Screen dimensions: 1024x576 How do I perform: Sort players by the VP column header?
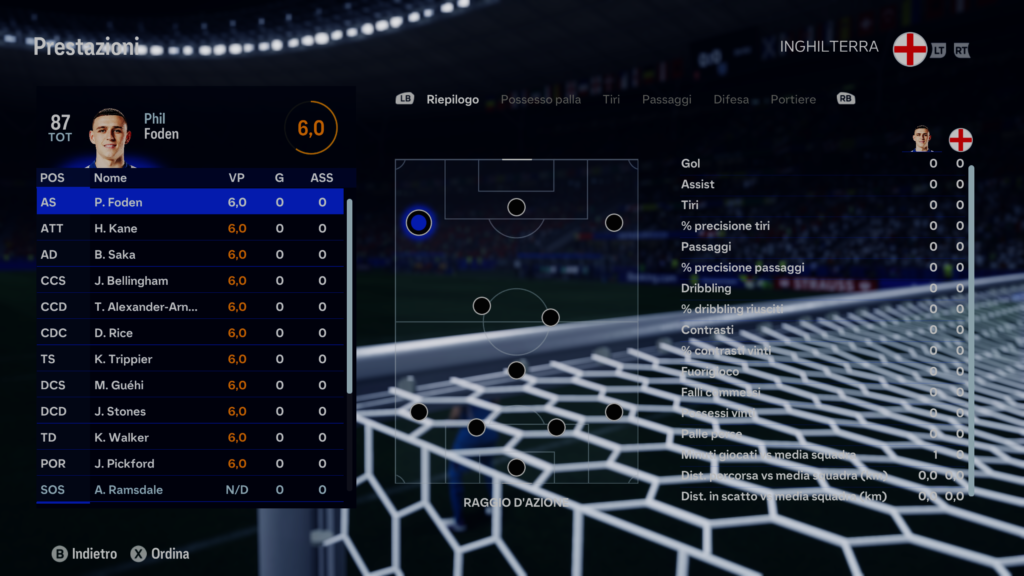point(237,178)
